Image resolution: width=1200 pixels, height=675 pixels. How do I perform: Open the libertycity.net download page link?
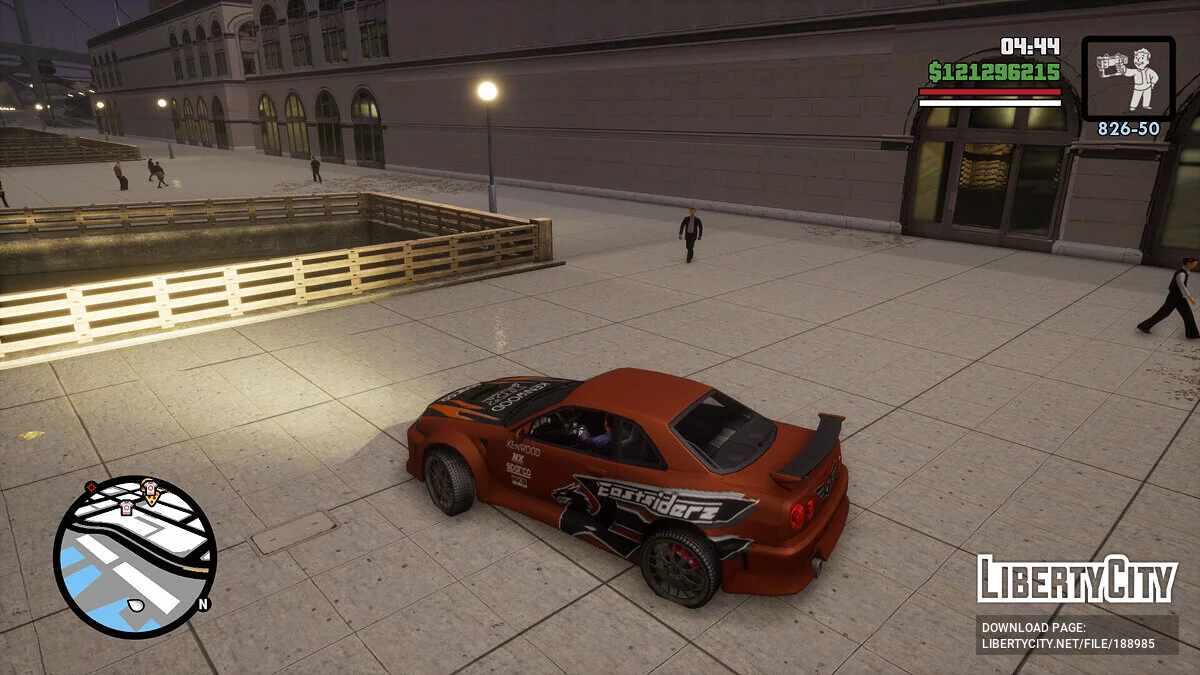pyautogui.click(x=1076, y=635)
